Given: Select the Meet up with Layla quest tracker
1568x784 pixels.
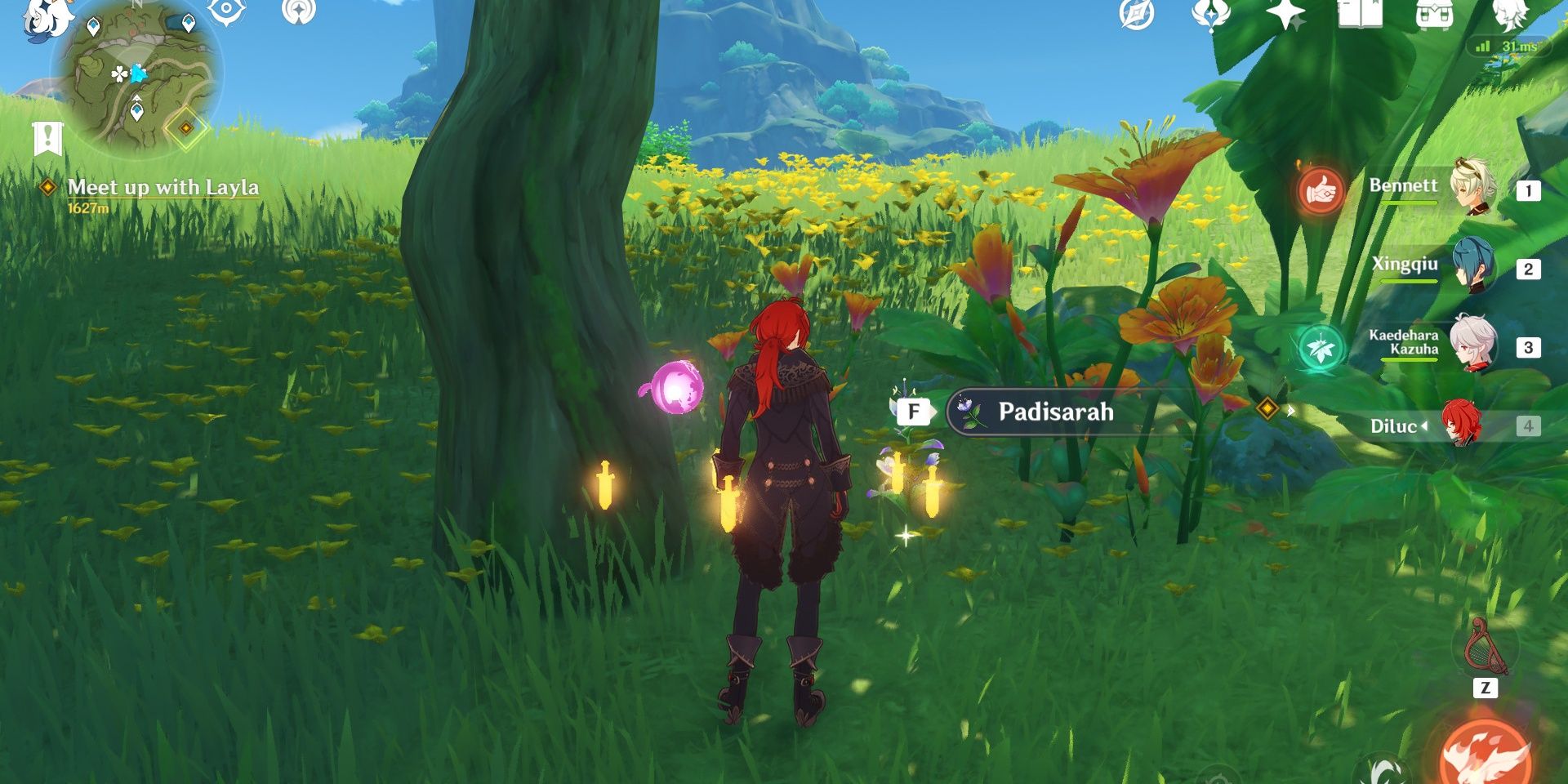Looking at the screenshot, I should 163,187.
